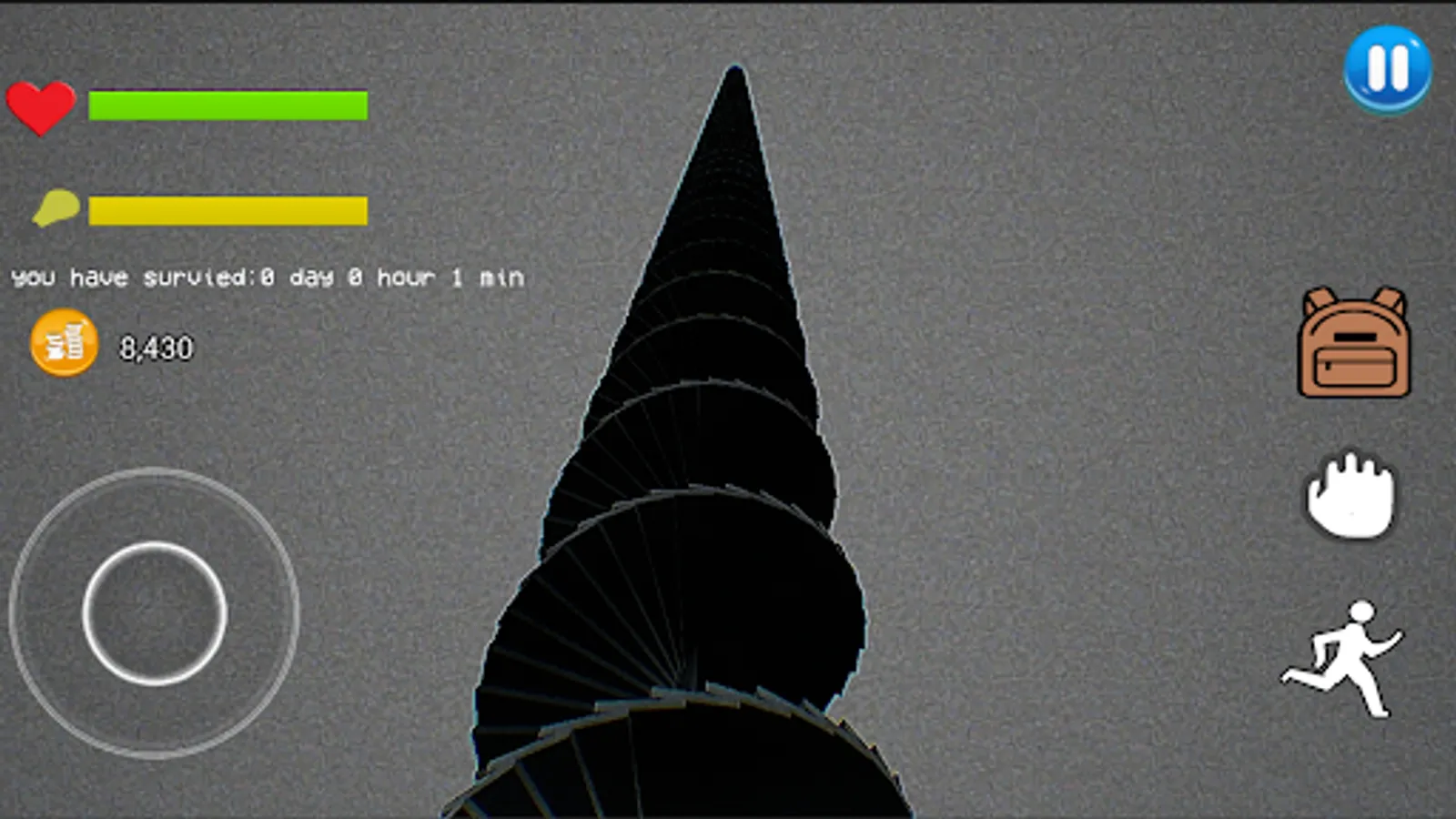
Task: Tap the survival time counter text
Action: pyautogui.click(x=267, y=277)
